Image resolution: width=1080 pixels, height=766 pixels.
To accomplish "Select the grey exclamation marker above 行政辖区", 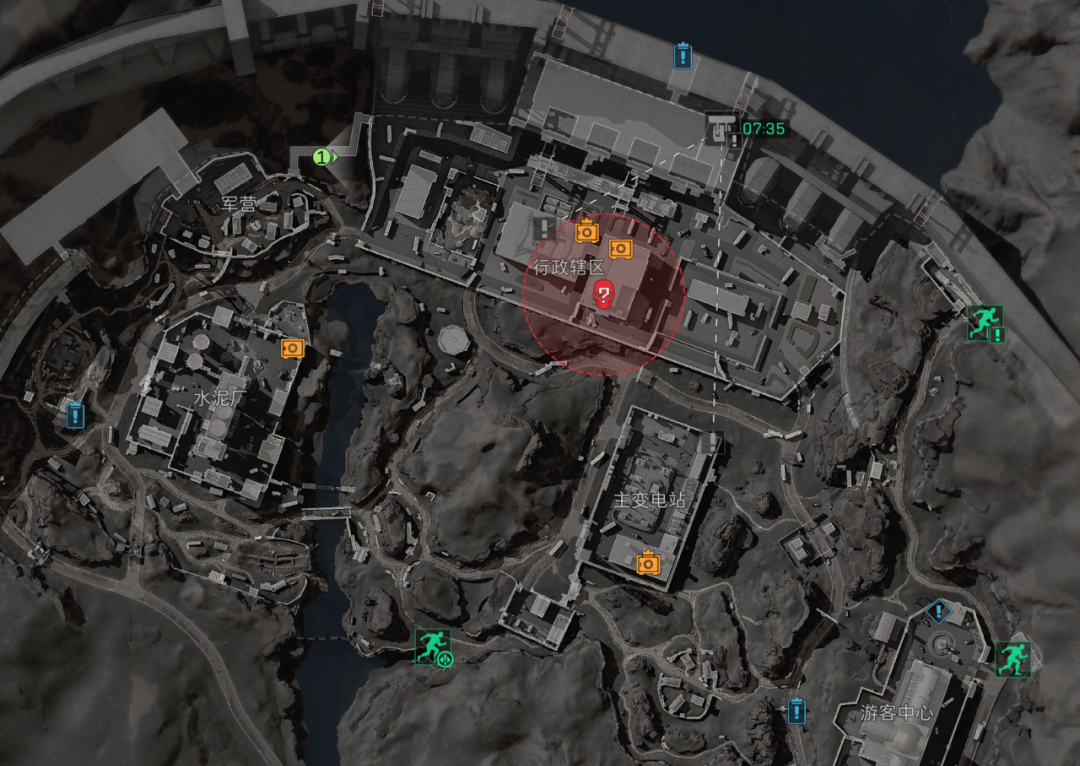I will (x=545, y=228).
